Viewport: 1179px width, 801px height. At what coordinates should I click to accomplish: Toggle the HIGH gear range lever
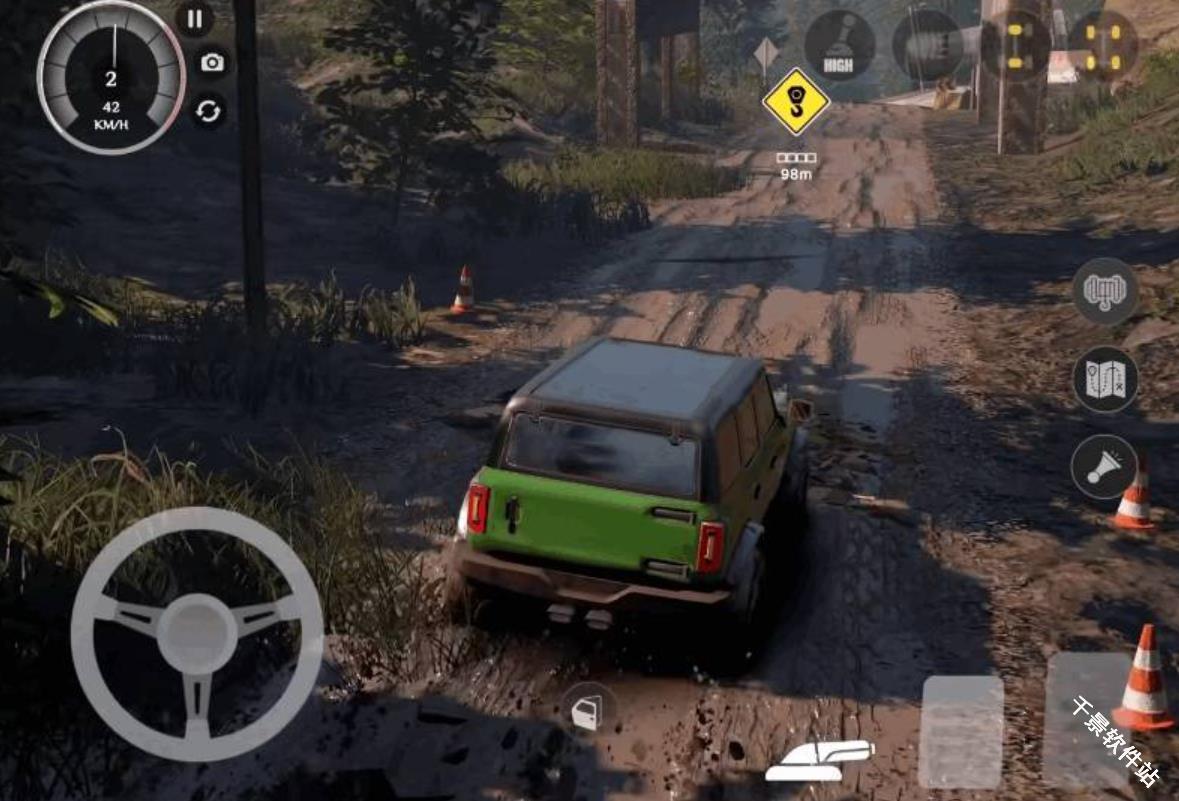839,46
